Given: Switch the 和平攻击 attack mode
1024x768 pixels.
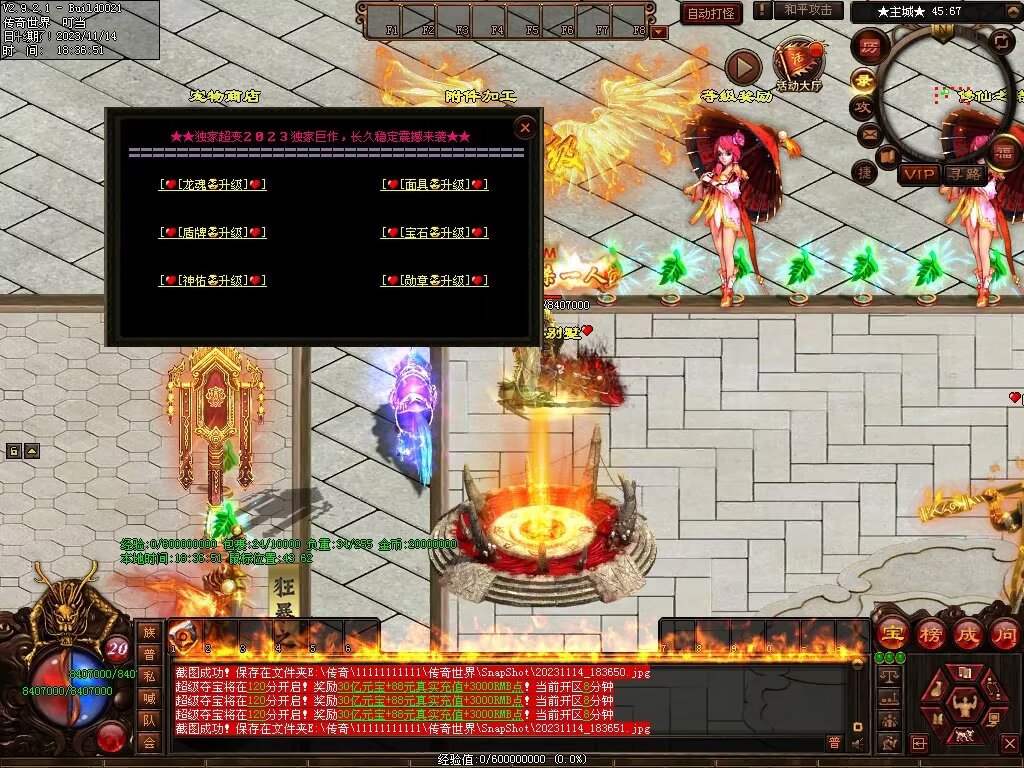Looking at the screenshot, I should tap(807, 10).
